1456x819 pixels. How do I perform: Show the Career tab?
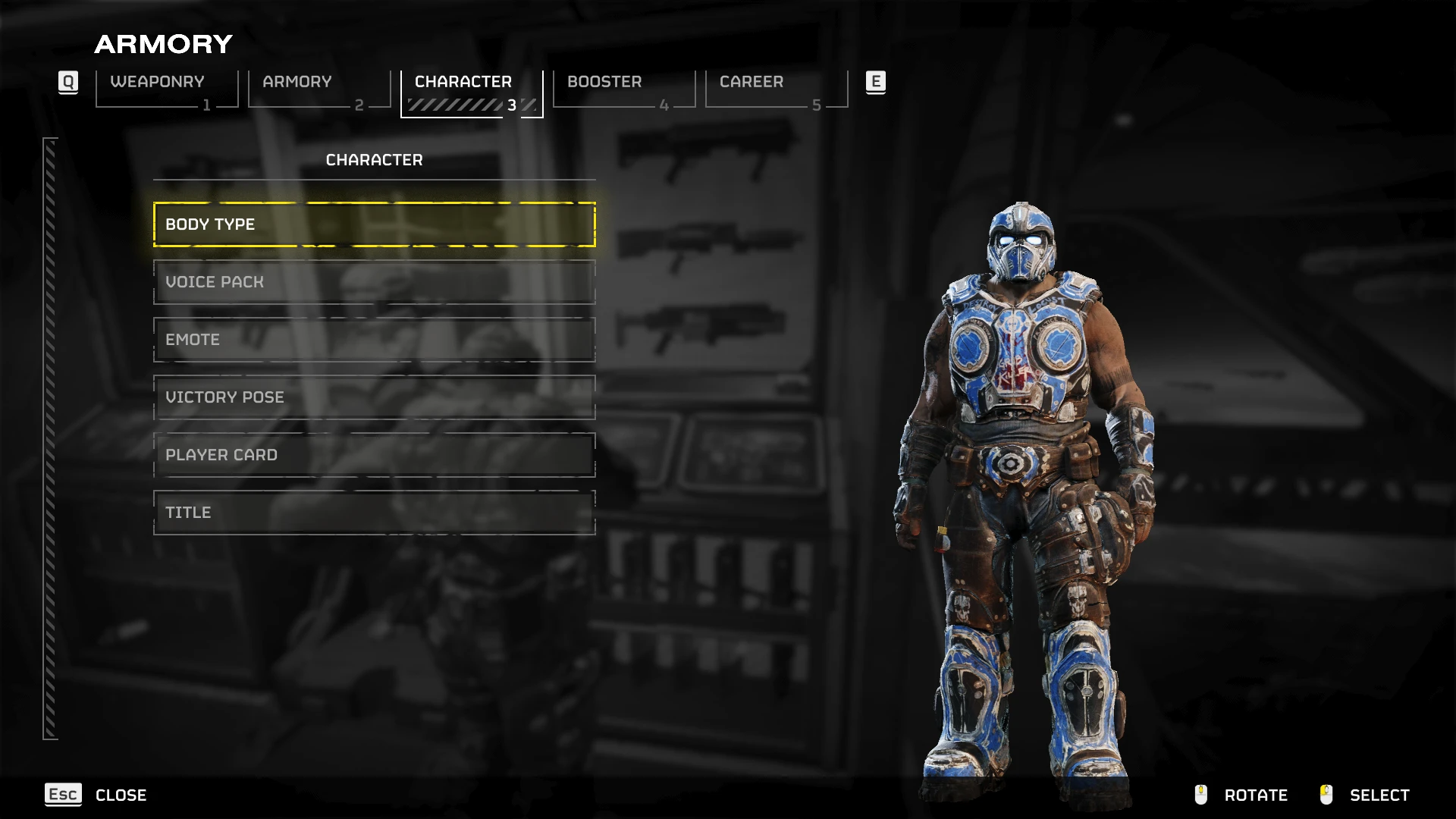(776, 88)
